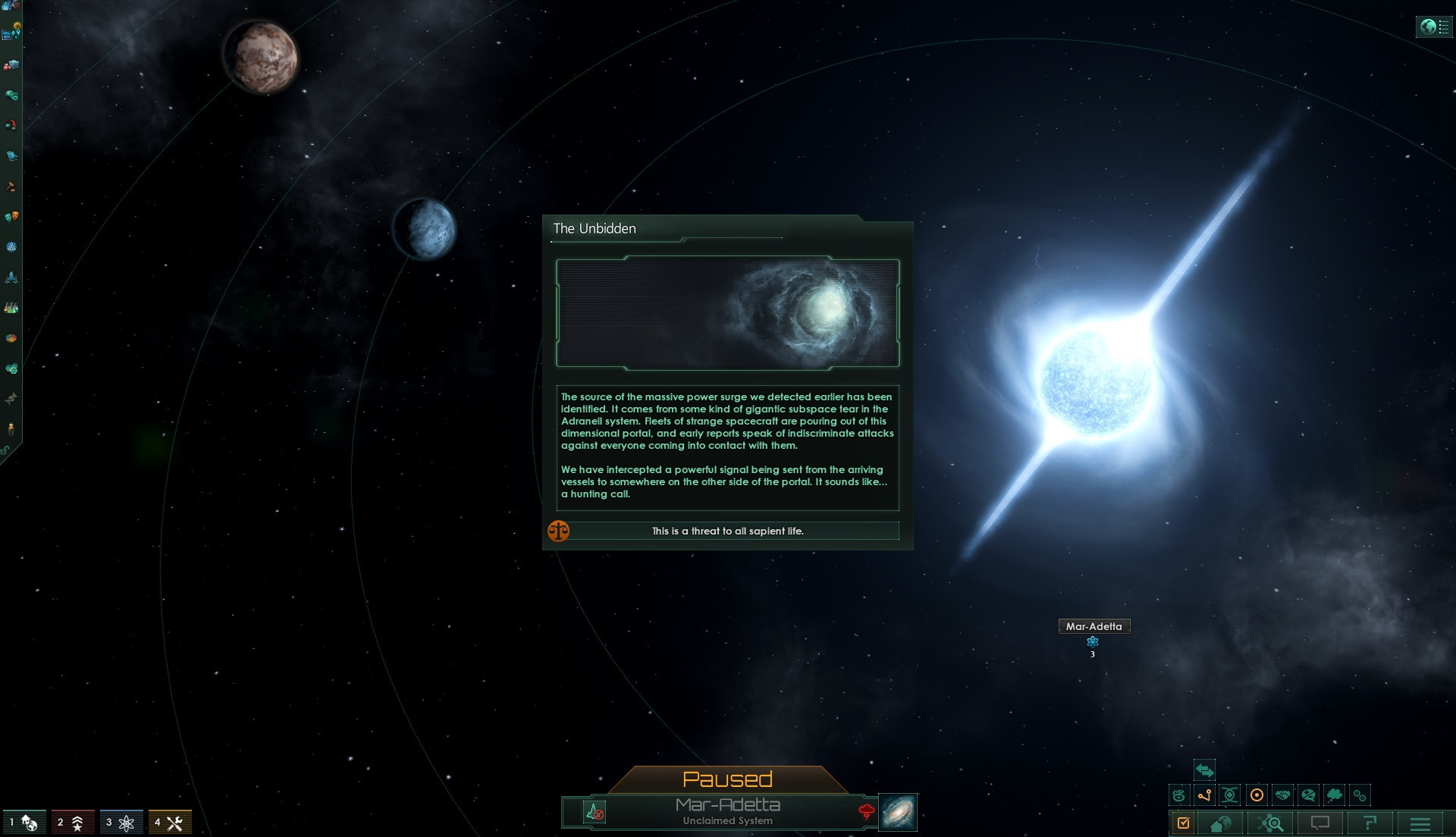The width and height of the screenshot is (1456, 837).
Task: Toggle the orange circle target map option
Action: tap(1257, 795)
